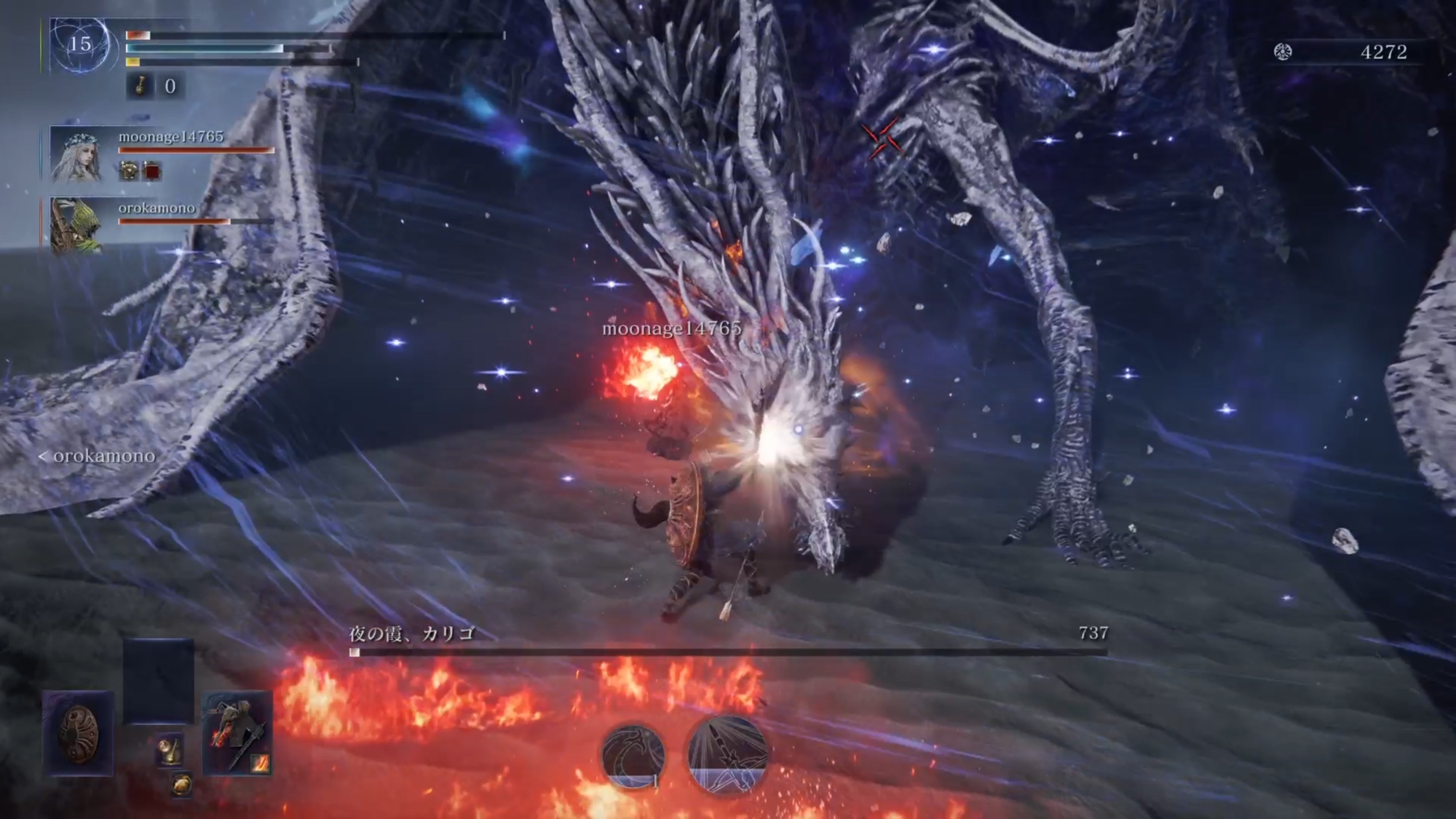The image size is (1456, 819).
Task: Activate the right circular ultimate art
Action: point(727,755)
